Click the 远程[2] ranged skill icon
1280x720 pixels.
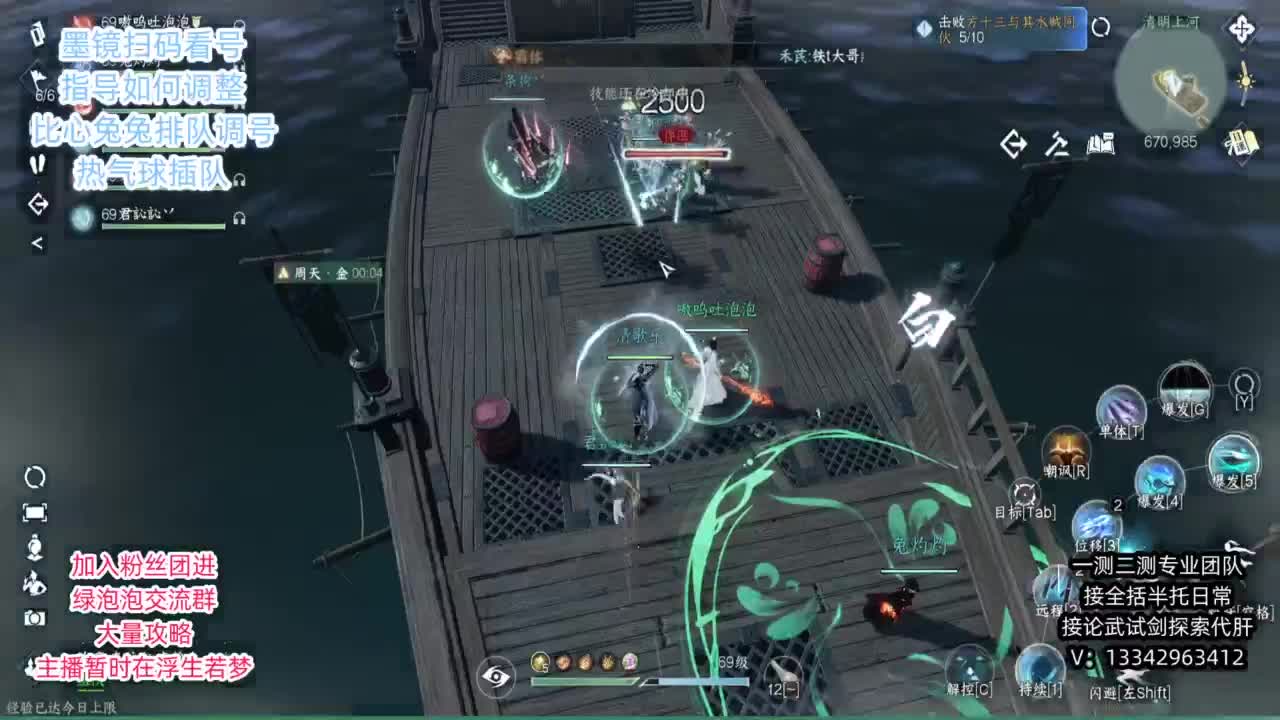click(x=1055, y=585)
